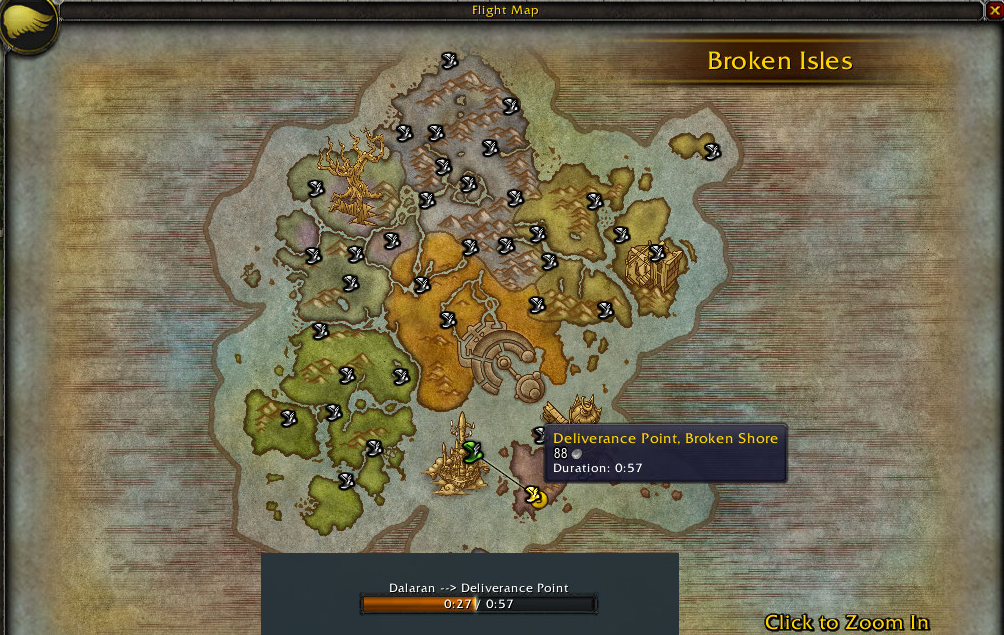This screenshot has width=1004, height=635.
Task: Select the yellow Deliverance Point flight node
Action: 535,496
